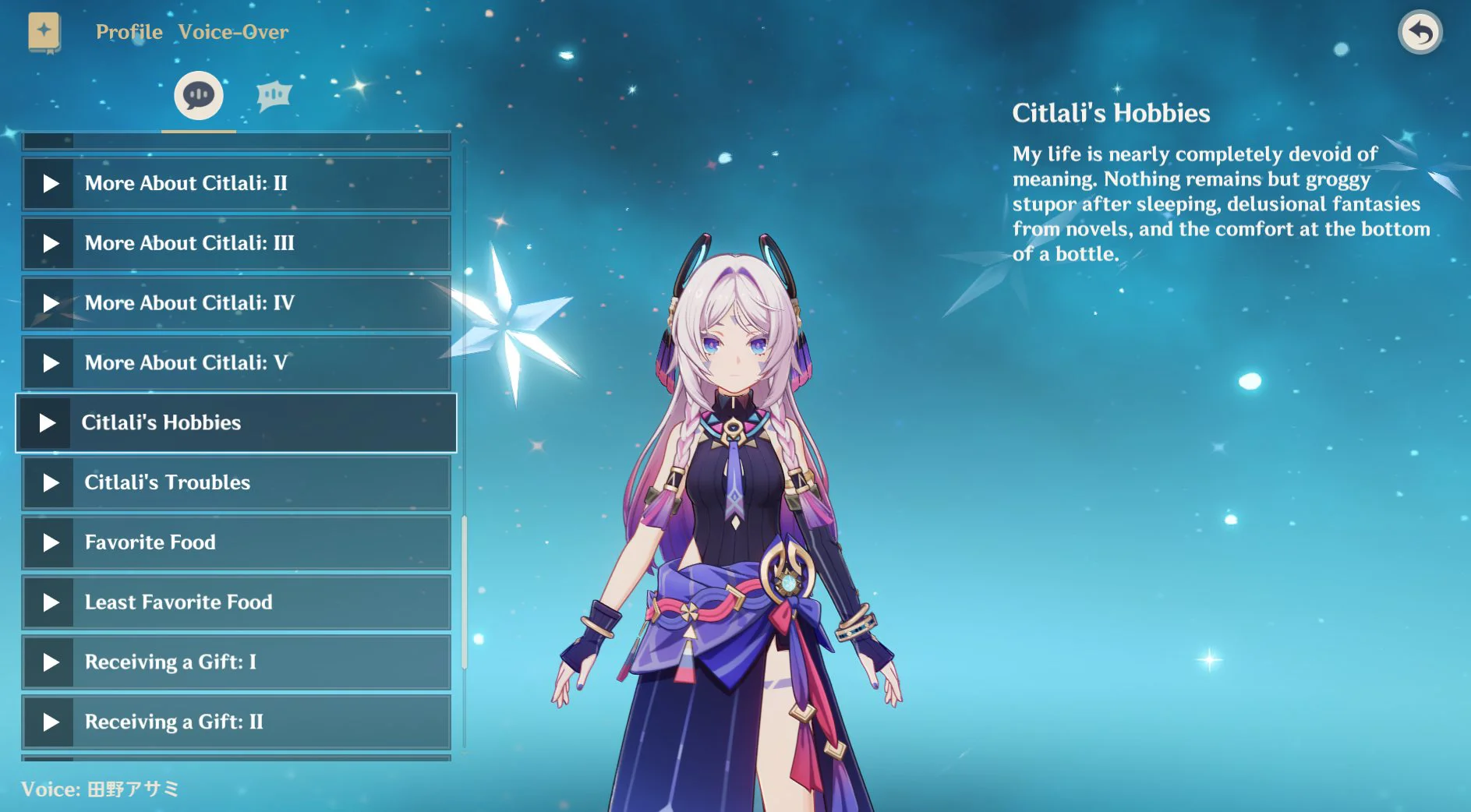Select More About Citlali: IV entry
Viewport: 1471px width, 812px height.
click(x=236, y=303)
